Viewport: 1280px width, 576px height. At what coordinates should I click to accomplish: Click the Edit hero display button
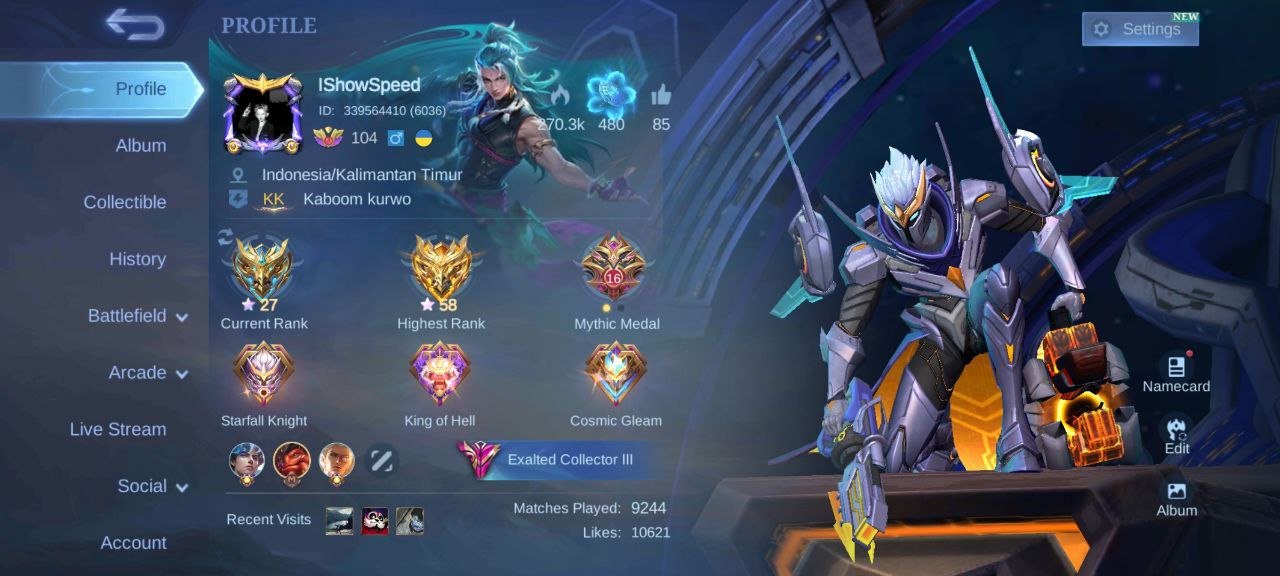[1177, 434]
